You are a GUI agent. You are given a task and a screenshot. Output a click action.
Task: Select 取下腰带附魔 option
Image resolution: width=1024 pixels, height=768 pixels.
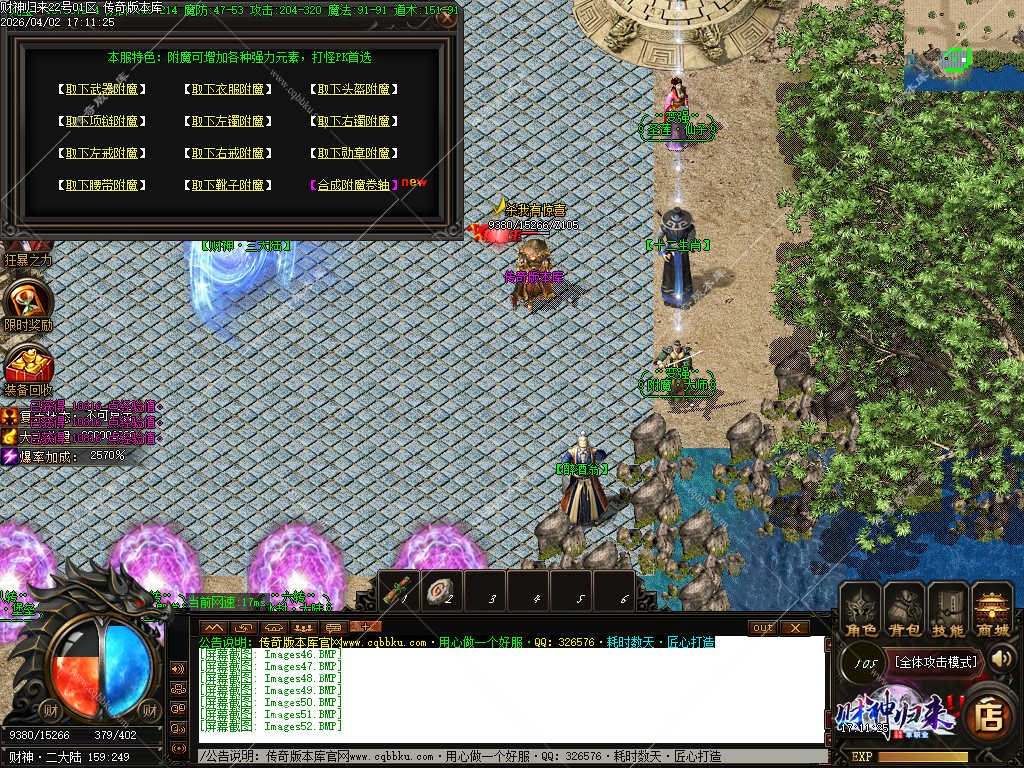(101, 185)
